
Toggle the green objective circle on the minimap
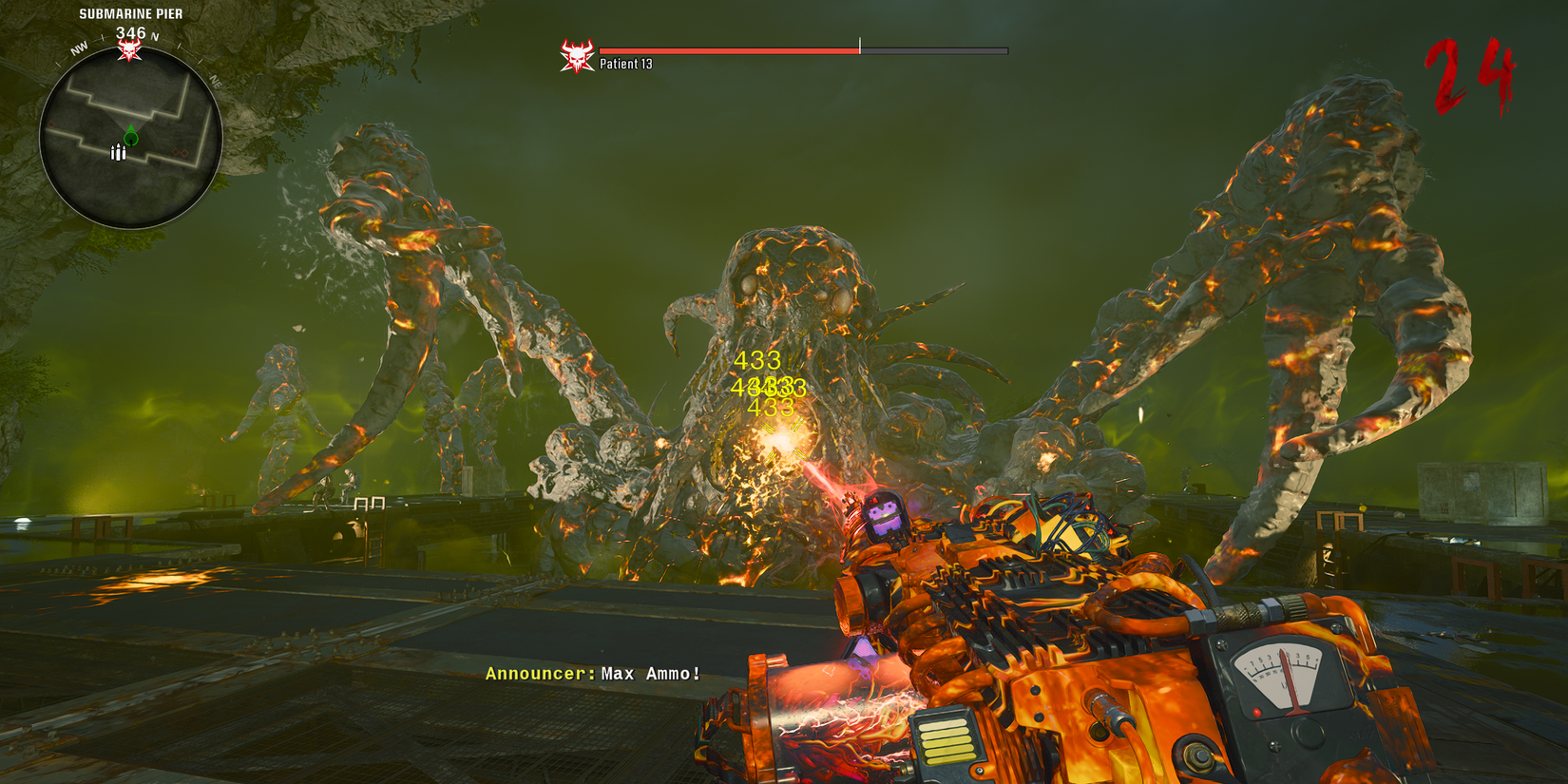(130, 138)
